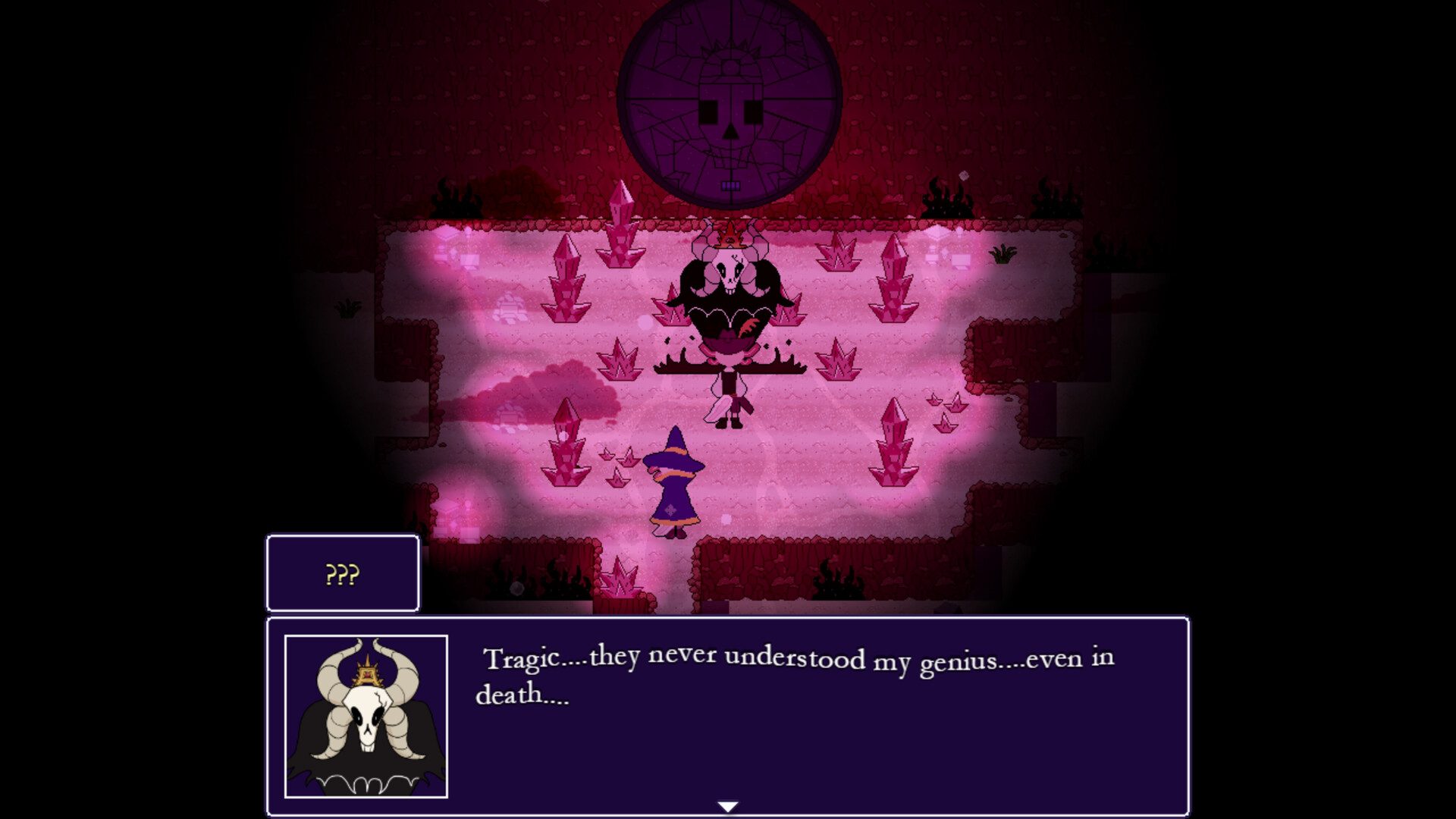1456x819 pixels.
Task: Expand the ??? name plate
Action: tap(342, 574)
